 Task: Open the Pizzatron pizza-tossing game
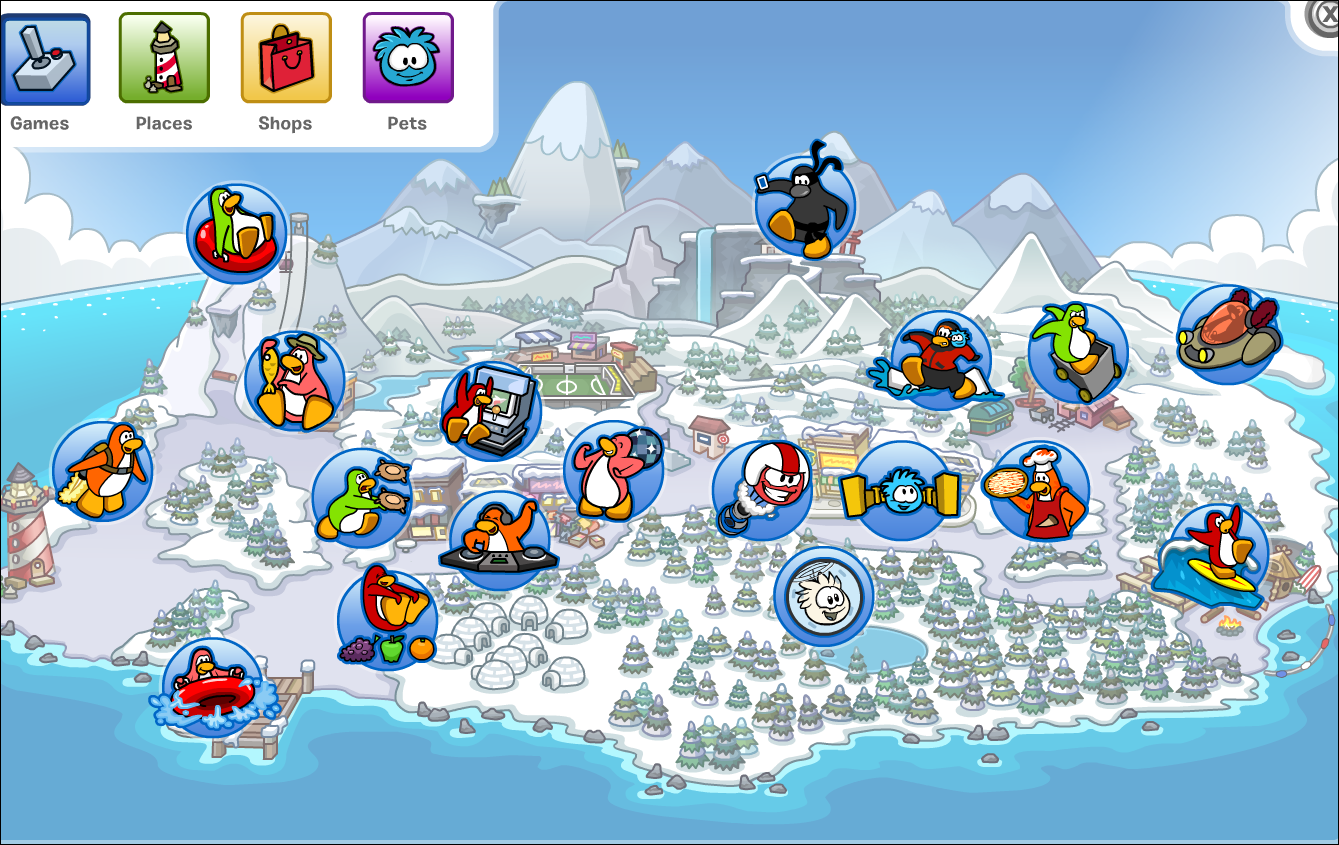coord(1035,490)
